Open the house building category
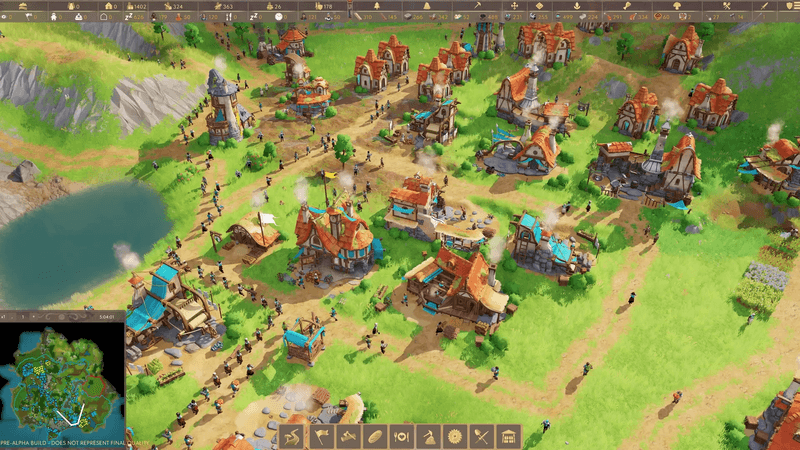The height and width of the screenshot is (450, 800). click(x=509, y=437)
